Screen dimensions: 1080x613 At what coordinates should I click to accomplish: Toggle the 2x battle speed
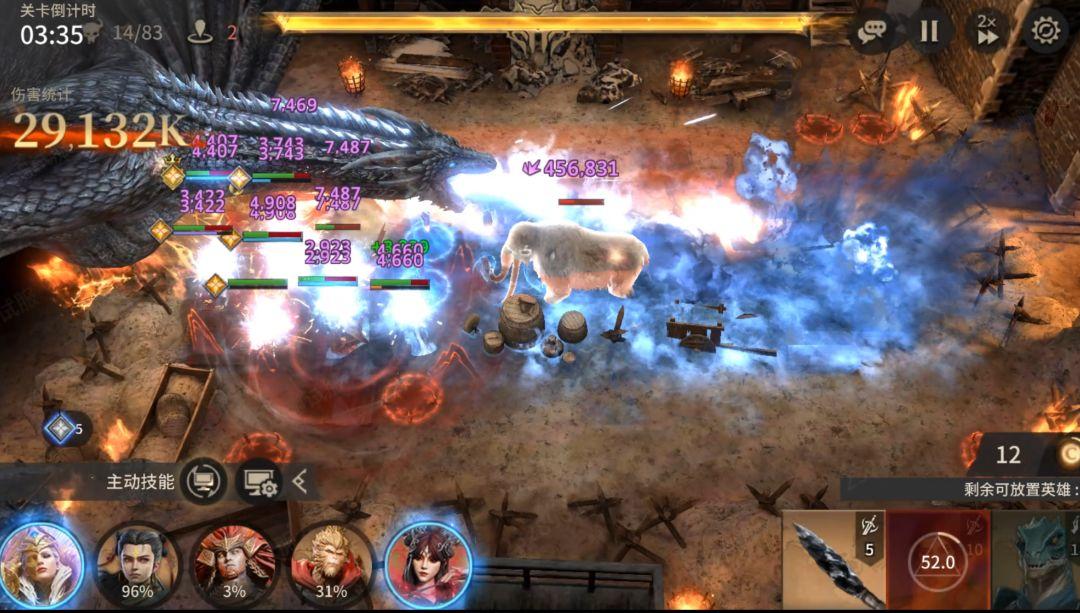pyautogui.click(x=987, y=30)
